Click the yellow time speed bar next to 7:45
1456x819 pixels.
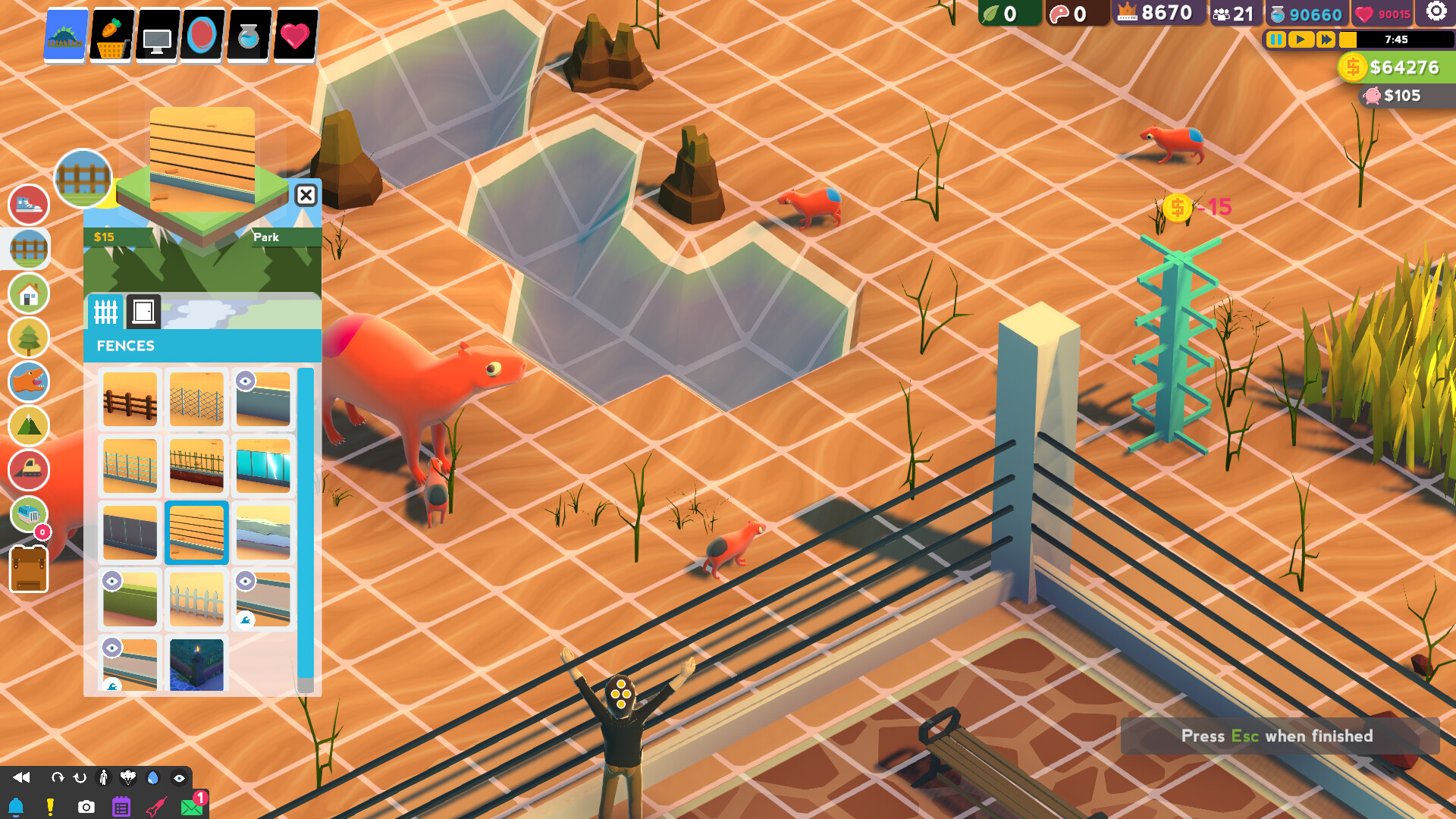(1348, 40)
